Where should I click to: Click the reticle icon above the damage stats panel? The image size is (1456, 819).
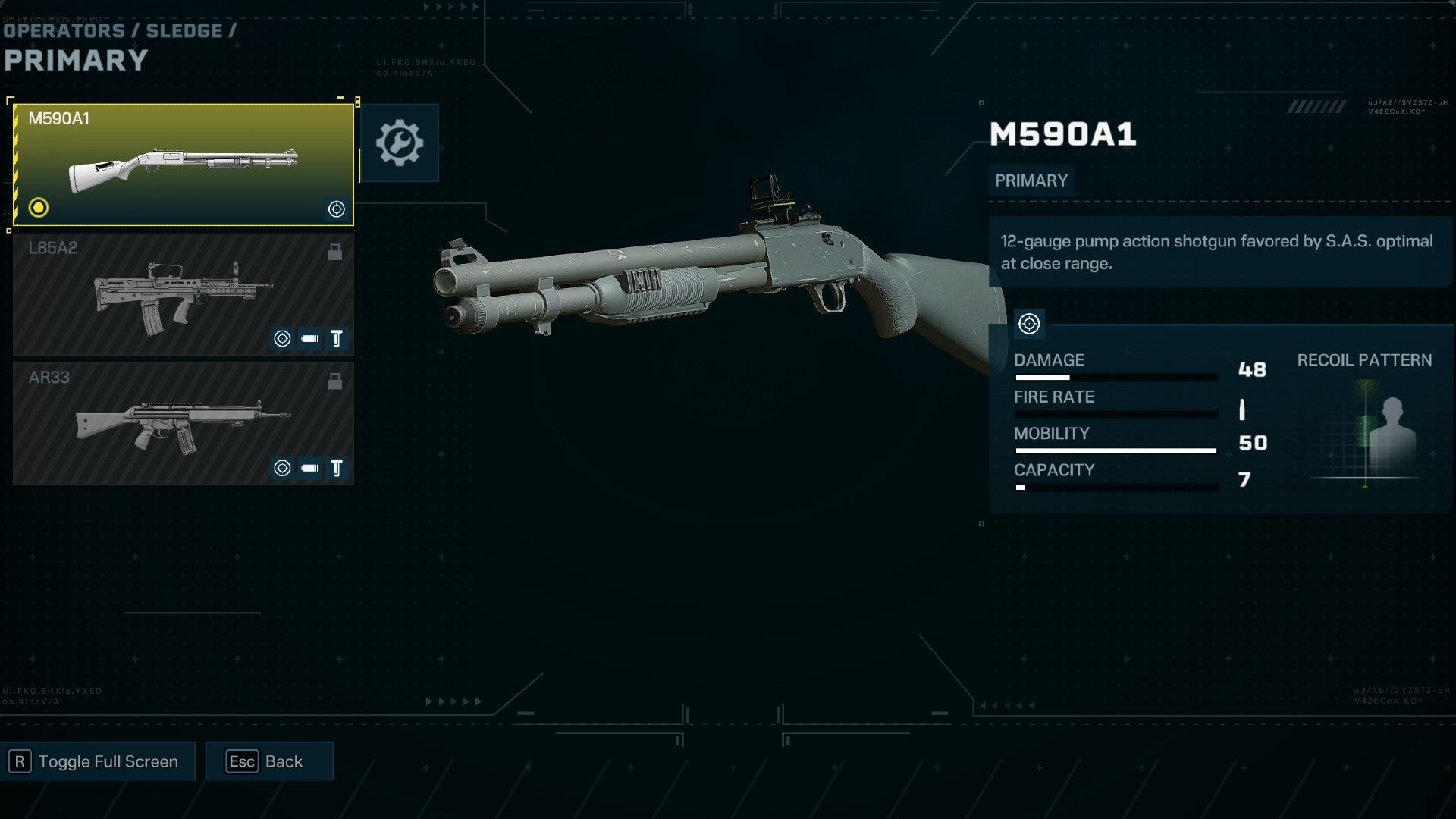tap(1029, 324)
